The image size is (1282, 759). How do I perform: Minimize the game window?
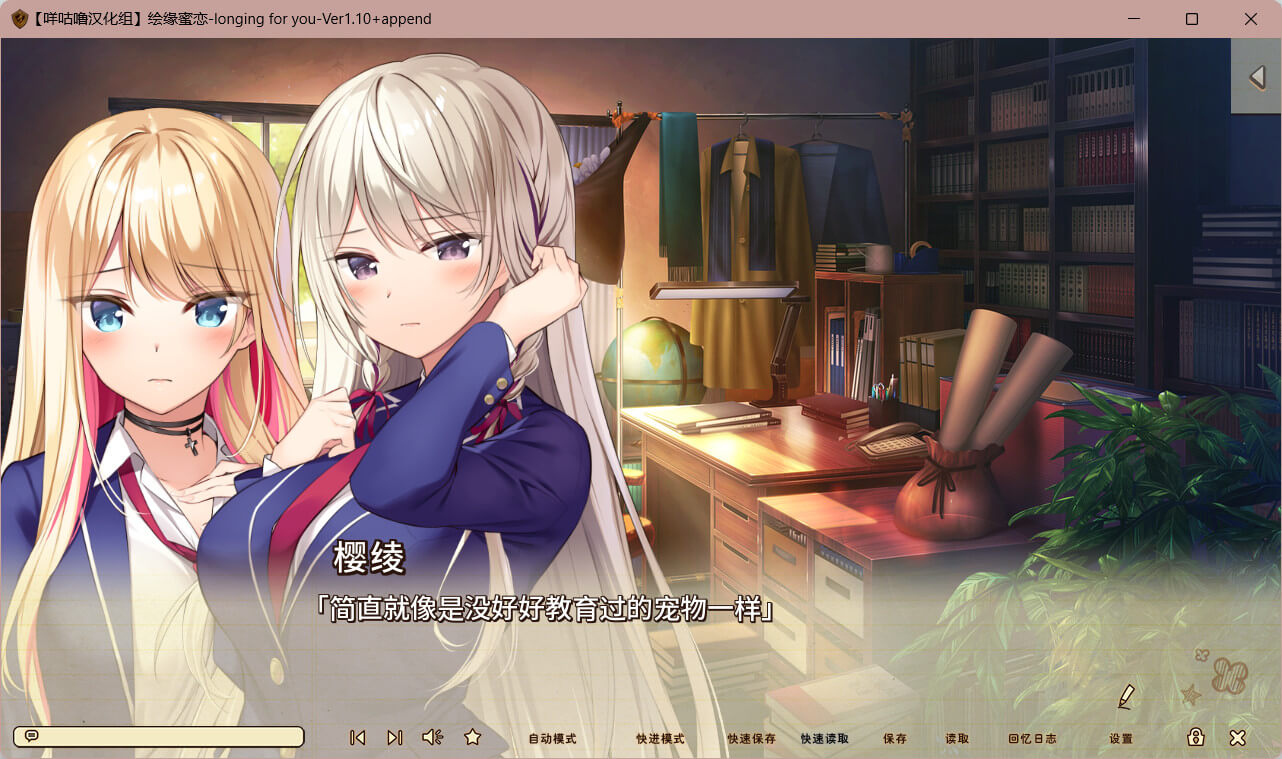(1134, 19)
